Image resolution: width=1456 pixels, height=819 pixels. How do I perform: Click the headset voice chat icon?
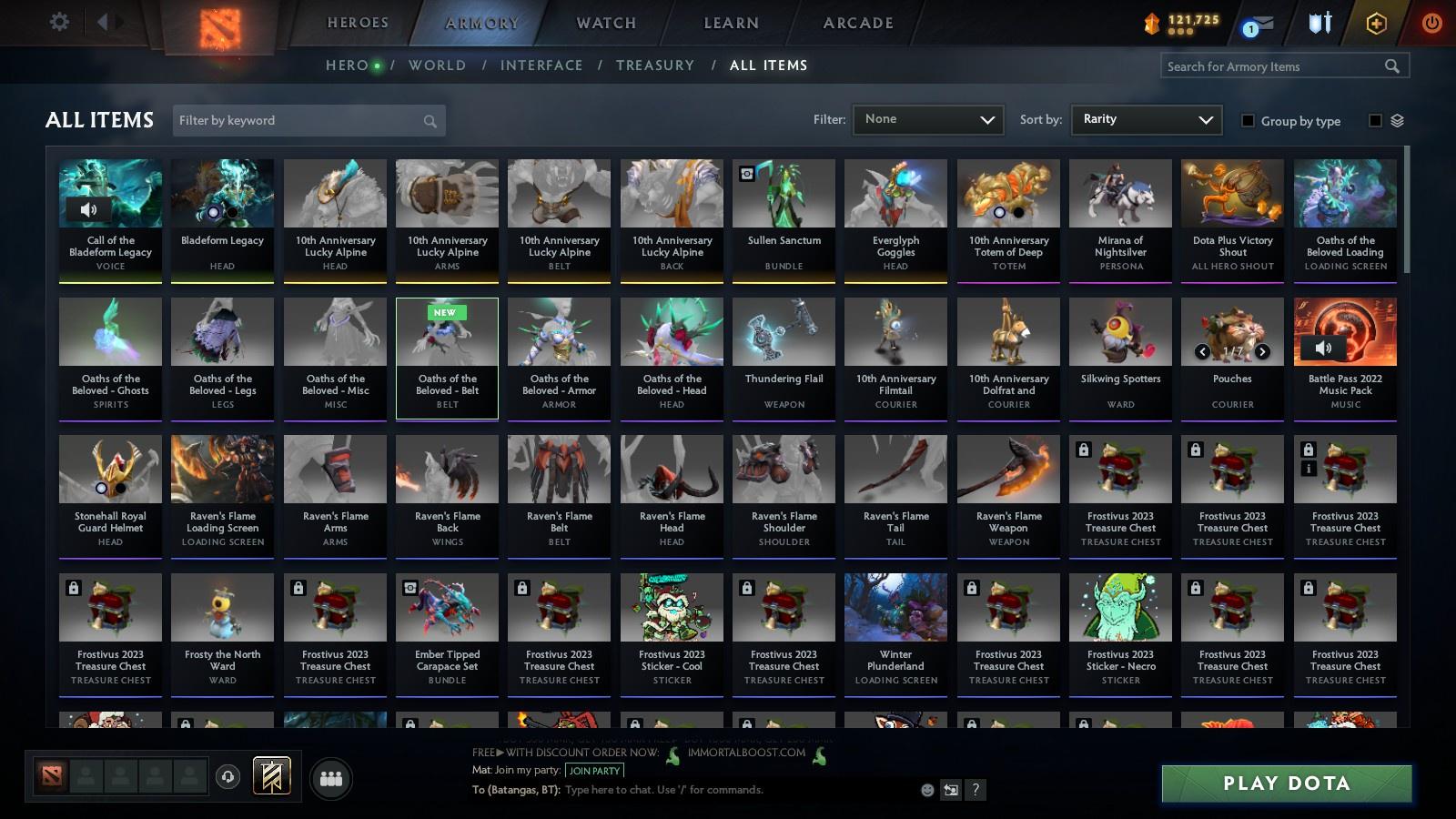pos(226,776)
